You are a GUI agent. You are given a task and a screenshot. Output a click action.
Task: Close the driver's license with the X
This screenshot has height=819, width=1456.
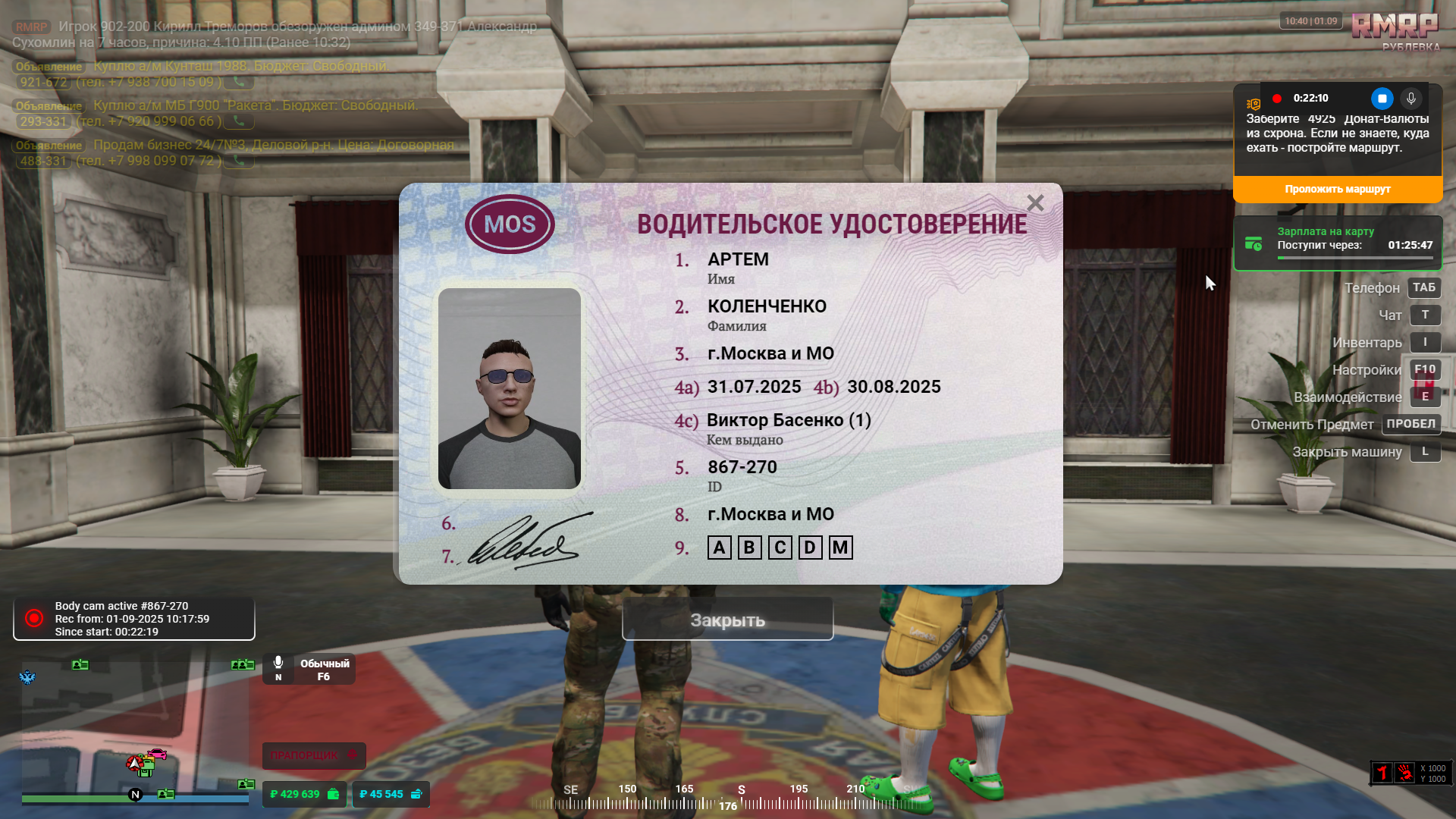pyautogui.click(x=1035, y=202)
